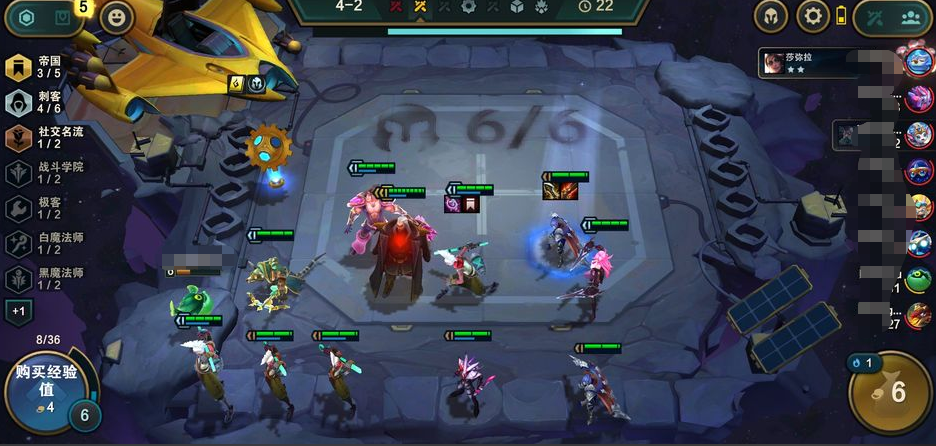View the first player portrait in the scoreboard

(918, 60)
